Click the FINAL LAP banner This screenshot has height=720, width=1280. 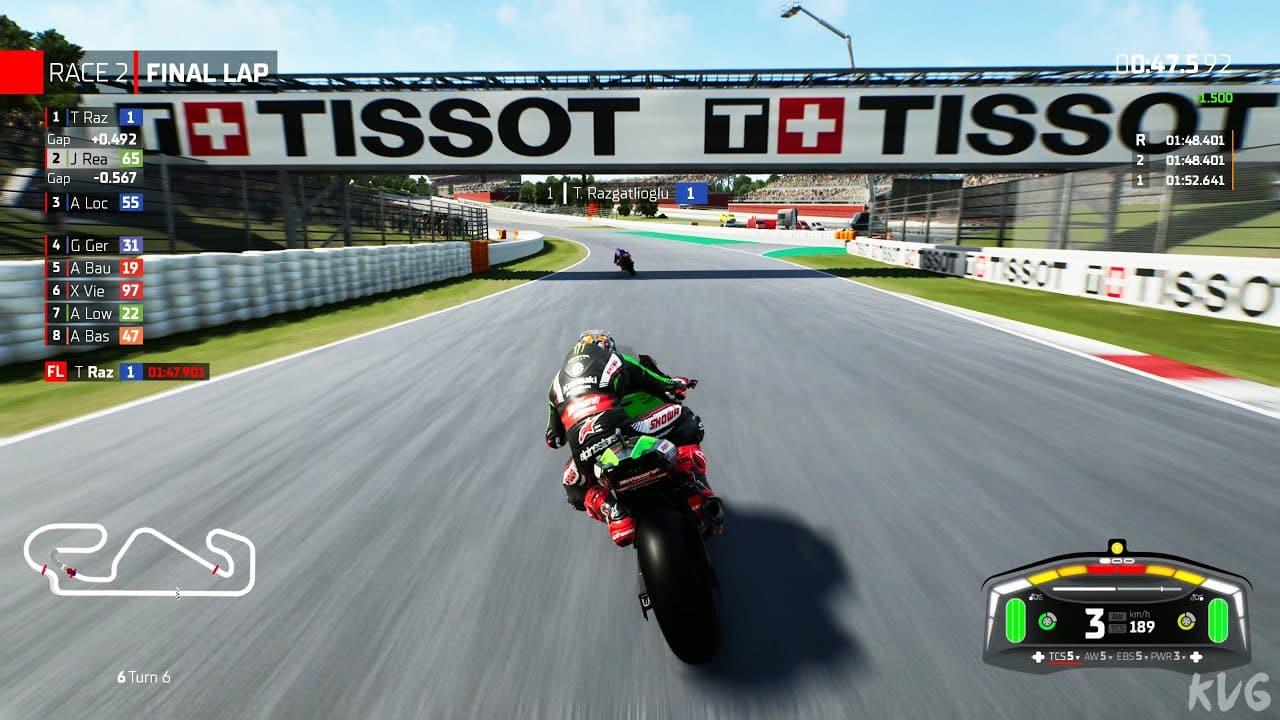pos(207,73)
